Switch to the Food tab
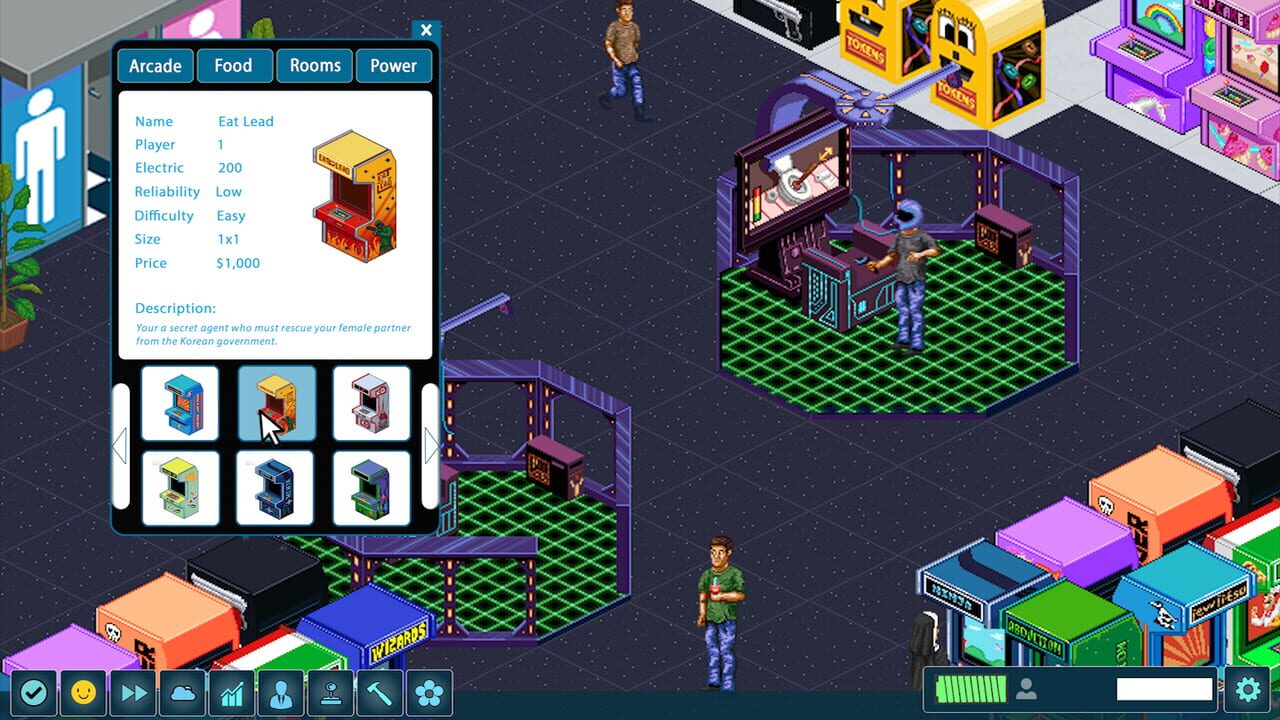Viewport: 1280px width, 720px height. pyautogui.click(x=233, y=65)
